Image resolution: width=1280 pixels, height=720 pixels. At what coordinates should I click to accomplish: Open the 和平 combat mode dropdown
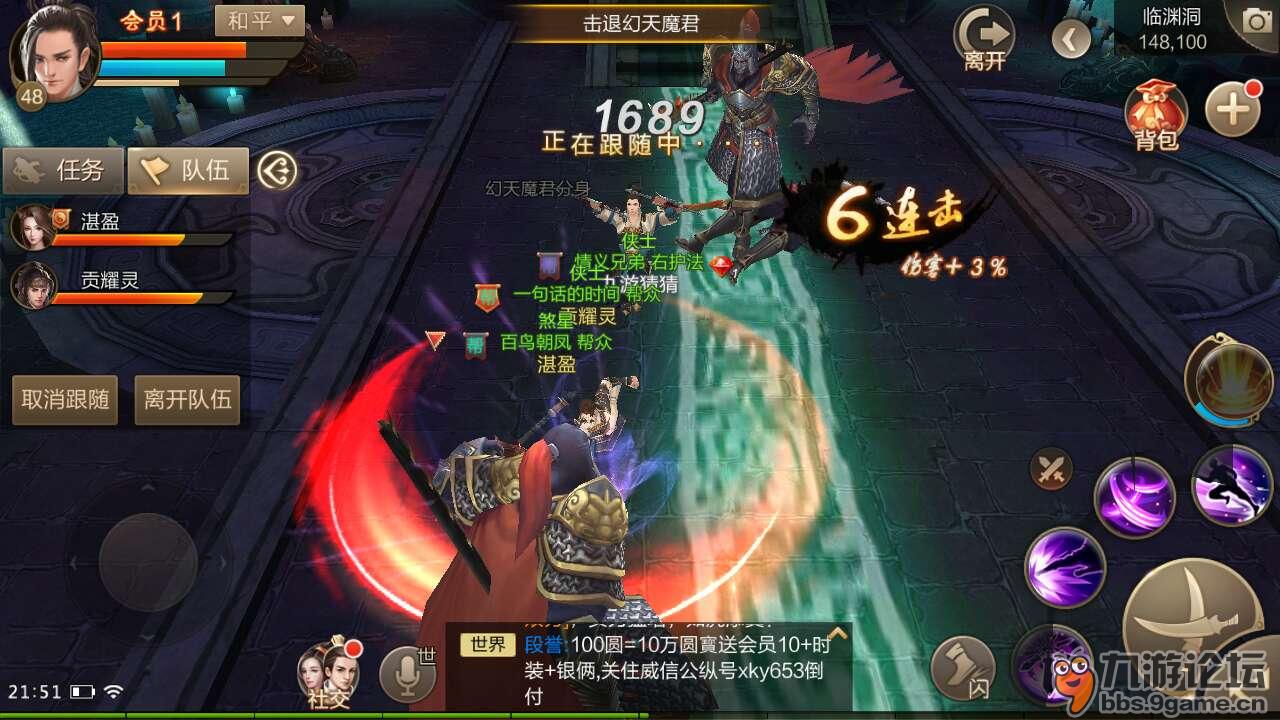(258, 22)
